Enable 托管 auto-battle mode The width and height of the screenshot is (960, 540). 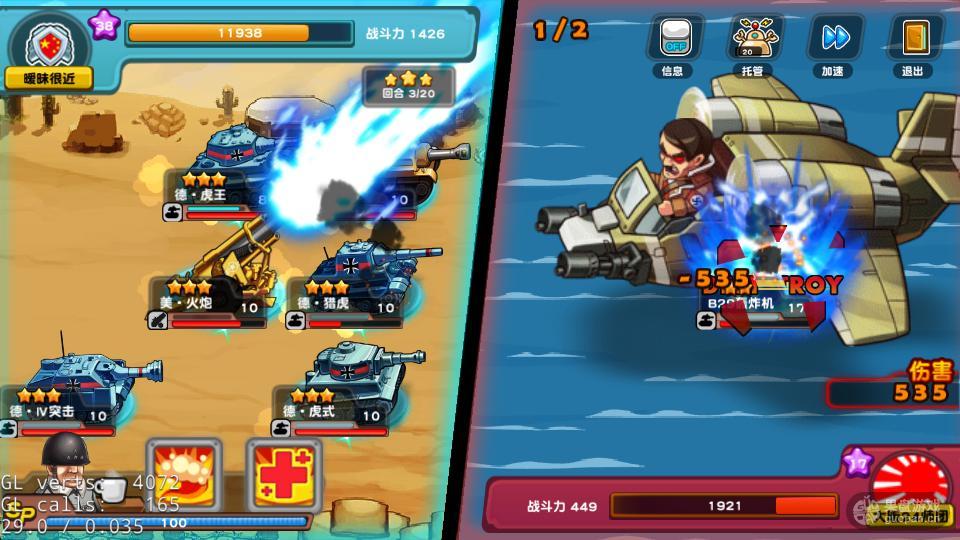click(x=754, y=39)
